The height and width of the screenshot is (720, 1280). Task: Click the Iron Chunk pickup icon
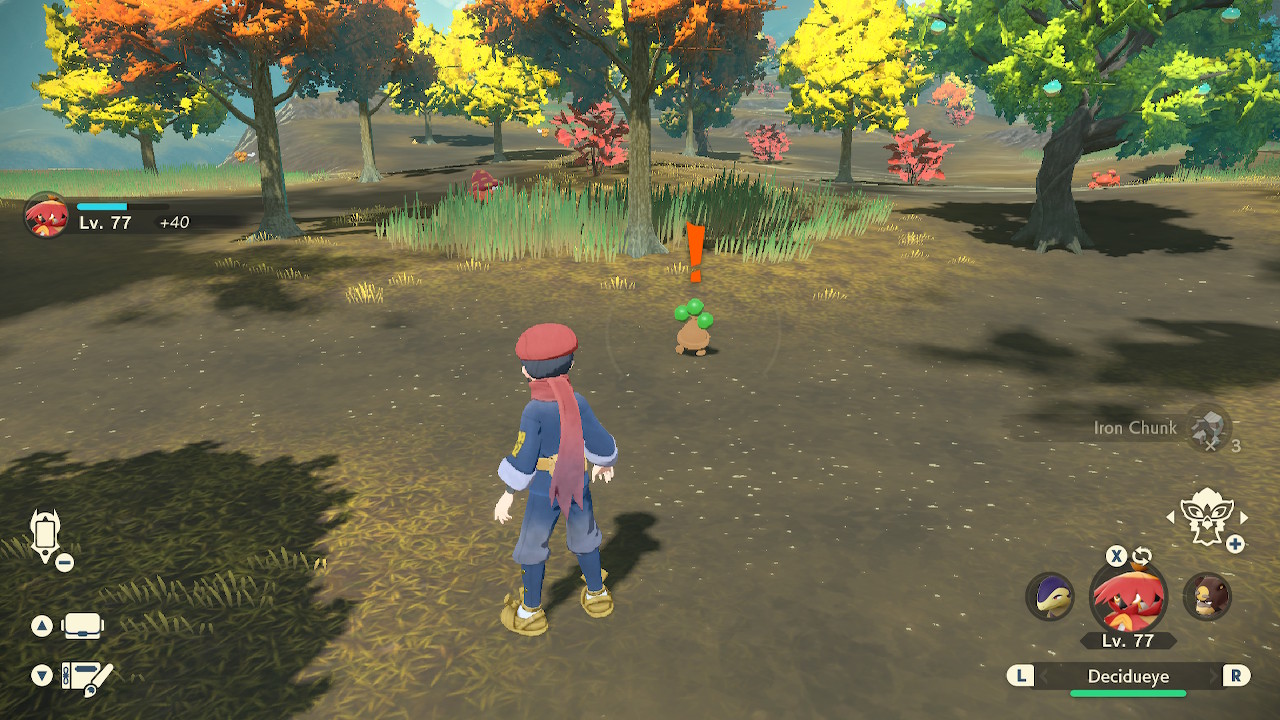(x=1207, y=428)
